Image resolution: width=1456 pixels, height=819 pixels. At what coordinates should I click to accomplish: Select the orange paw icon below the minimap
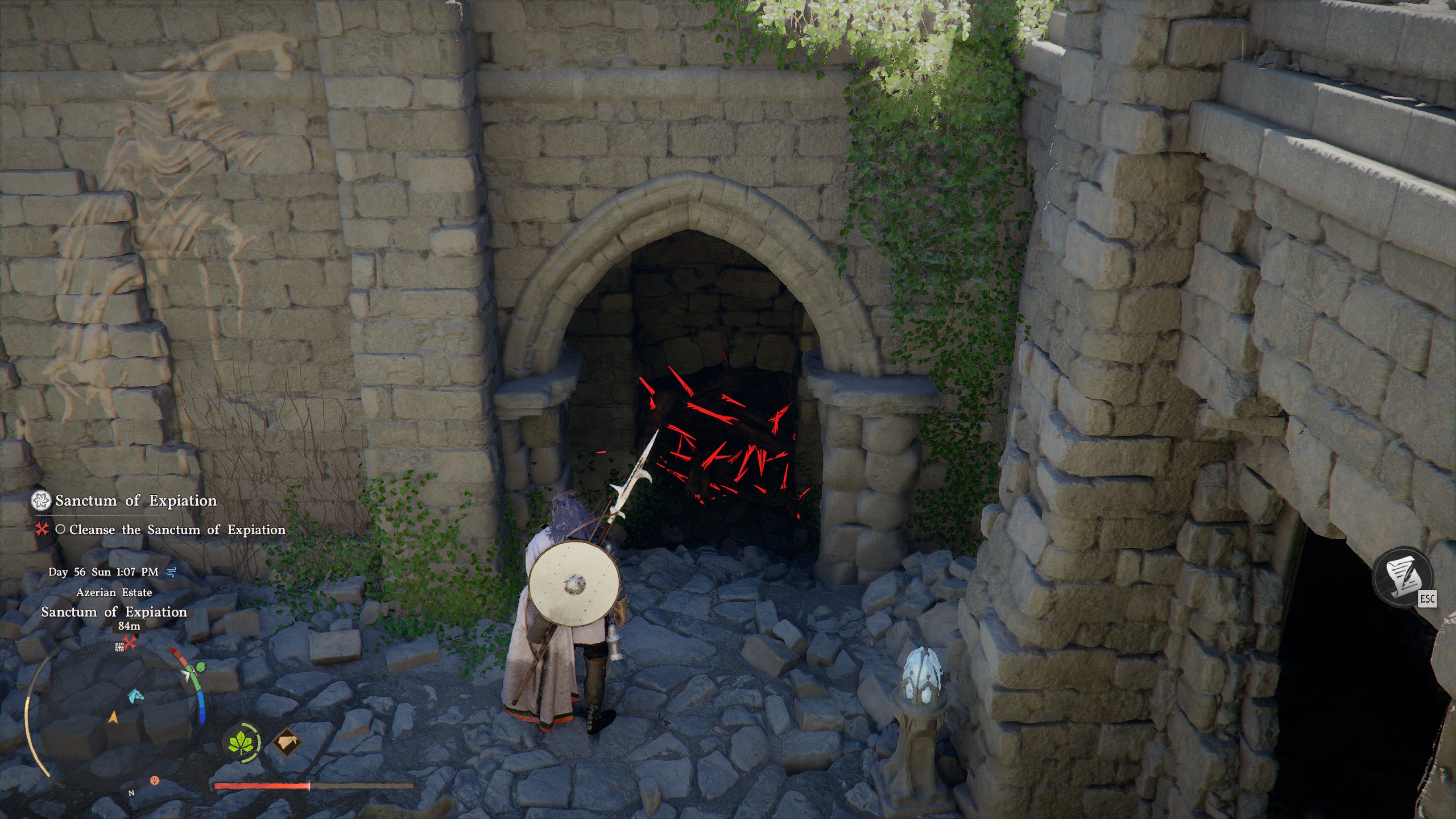155,780
